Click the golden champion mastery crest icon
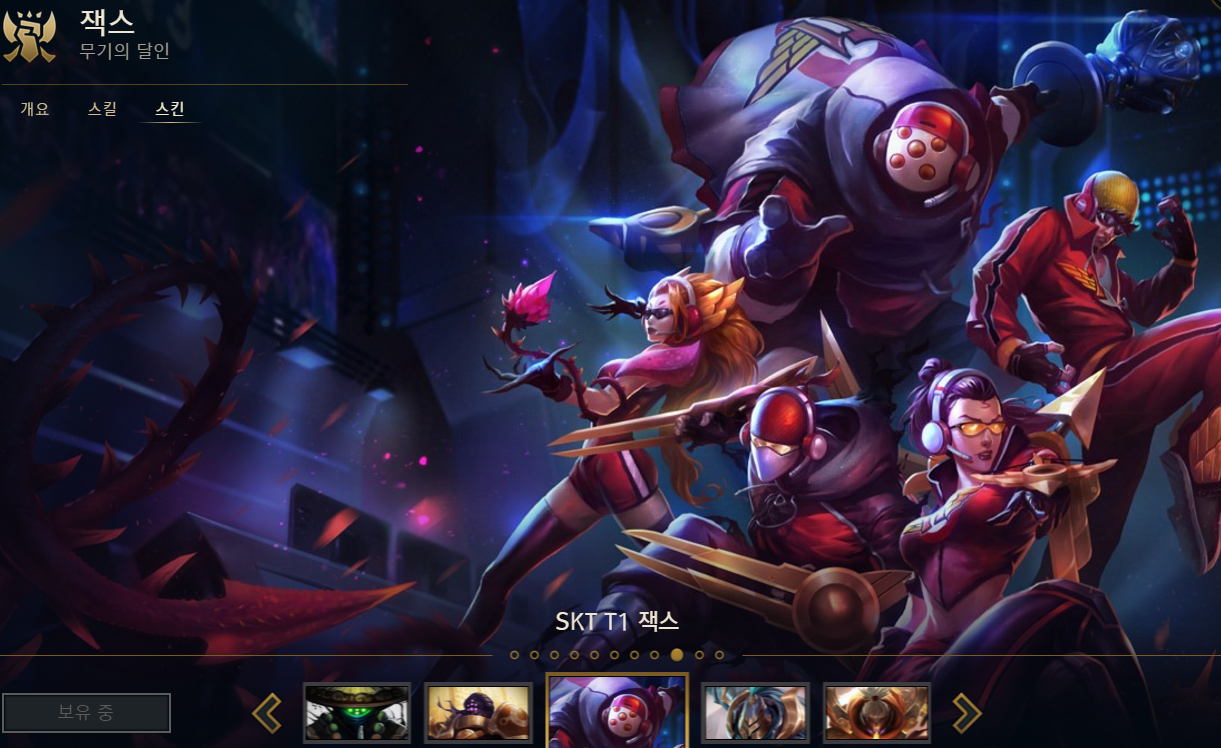The image size is (1221, 748). 29,35
